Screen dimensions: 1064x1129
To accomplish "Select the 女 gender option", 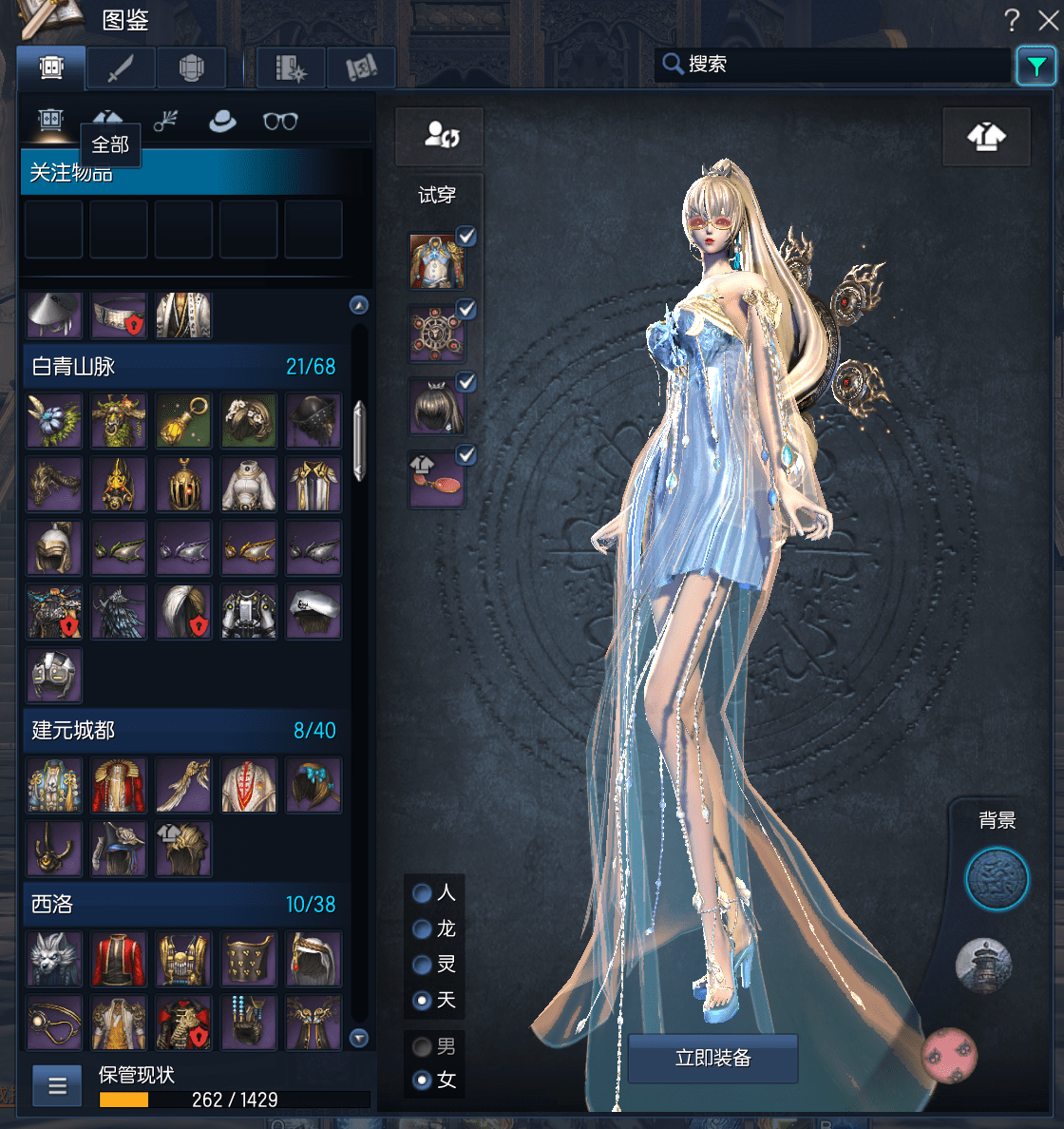I will click(x=423, y=1081).
